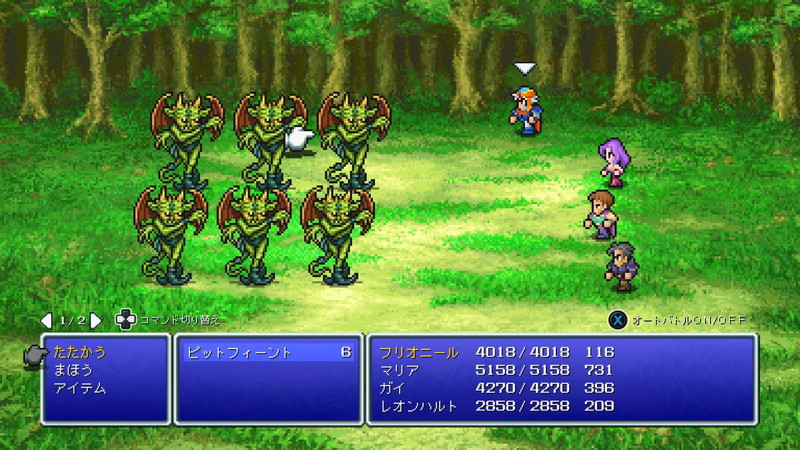
Task: Go to next command page arrow
Action: point(96,320)
